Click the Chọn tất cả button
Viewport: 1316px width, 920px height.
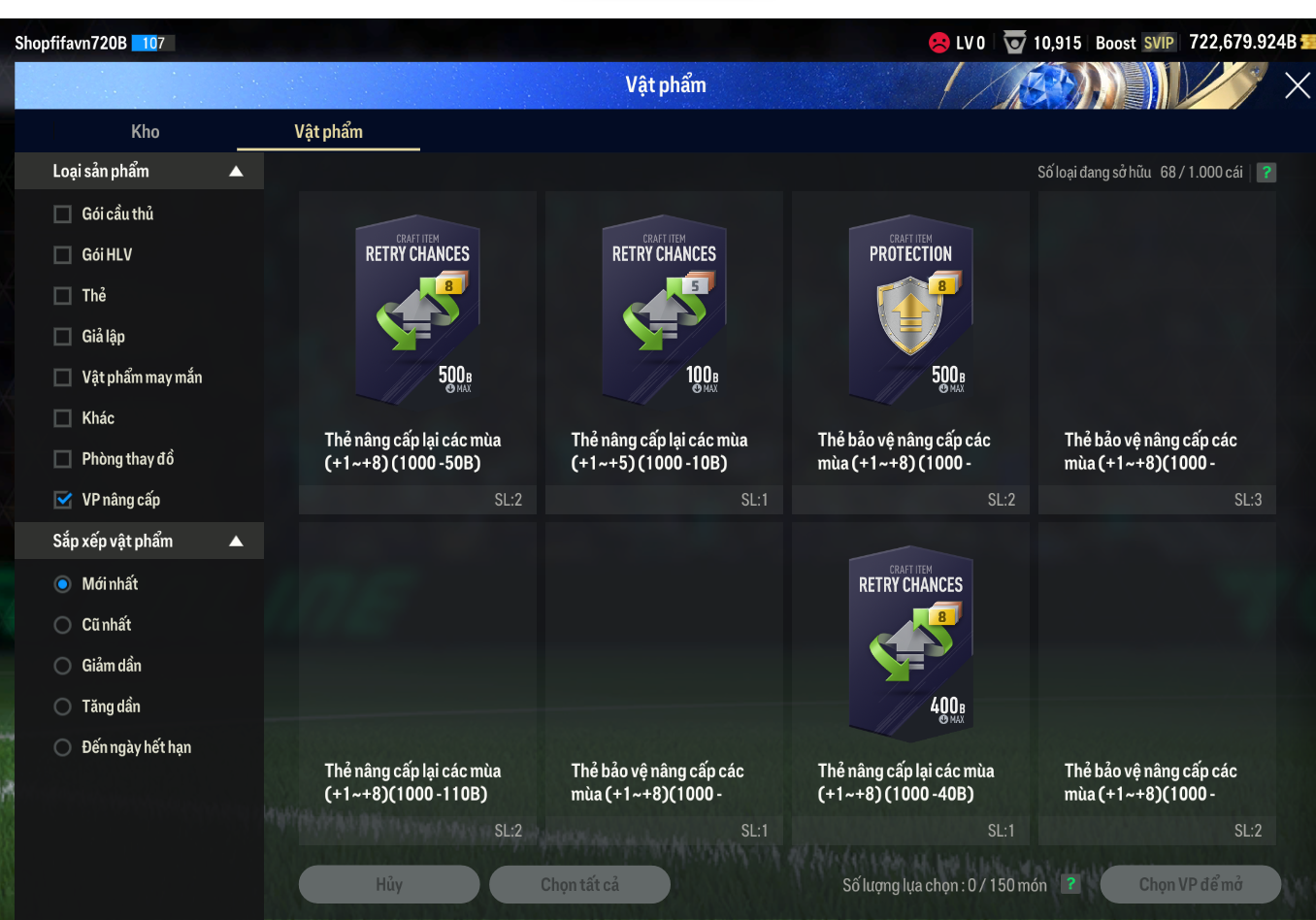point(579,885)
